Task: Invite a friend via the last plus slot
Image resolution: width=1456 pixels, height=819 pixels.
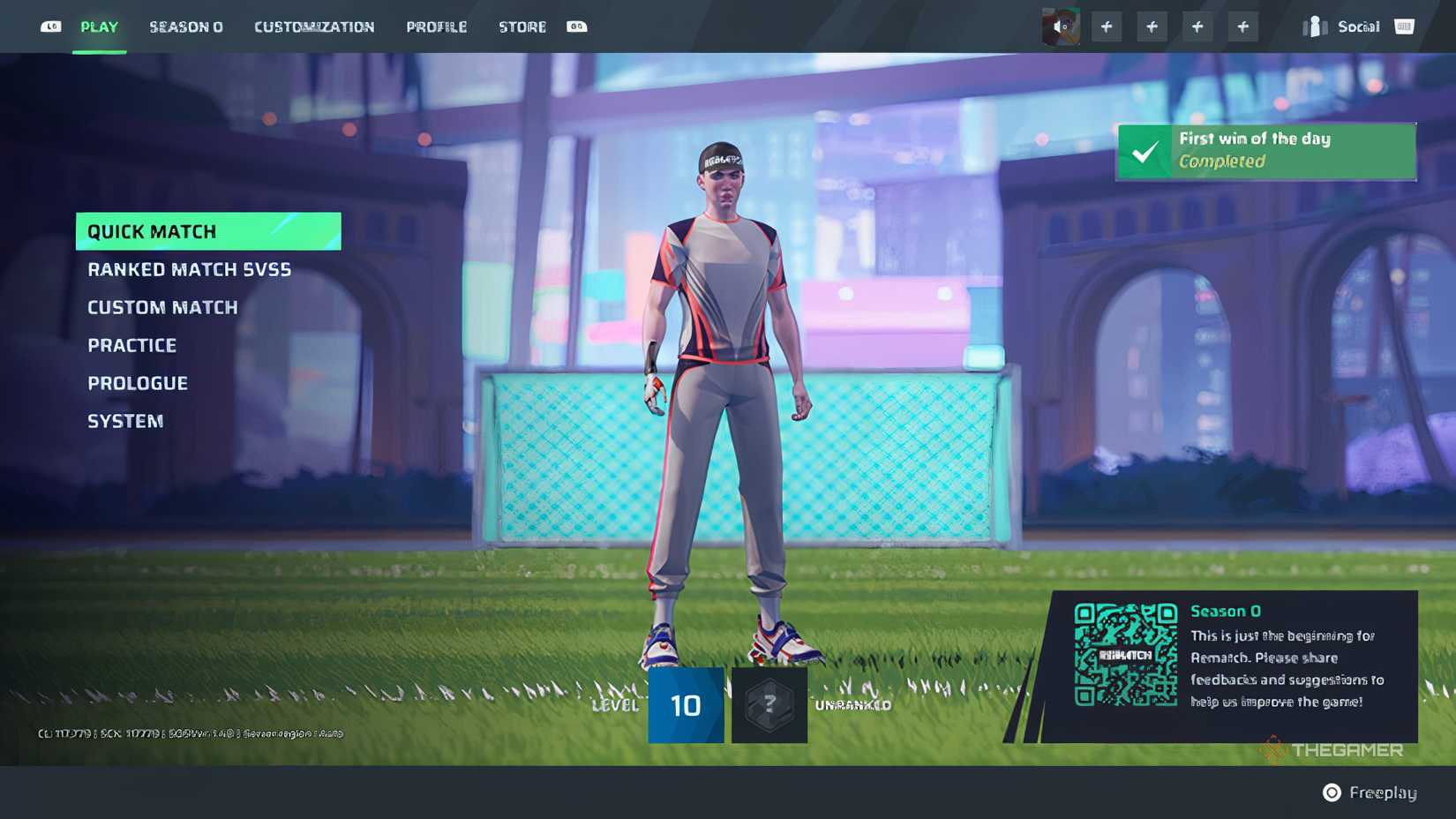Action: [x=1243, y=26]
